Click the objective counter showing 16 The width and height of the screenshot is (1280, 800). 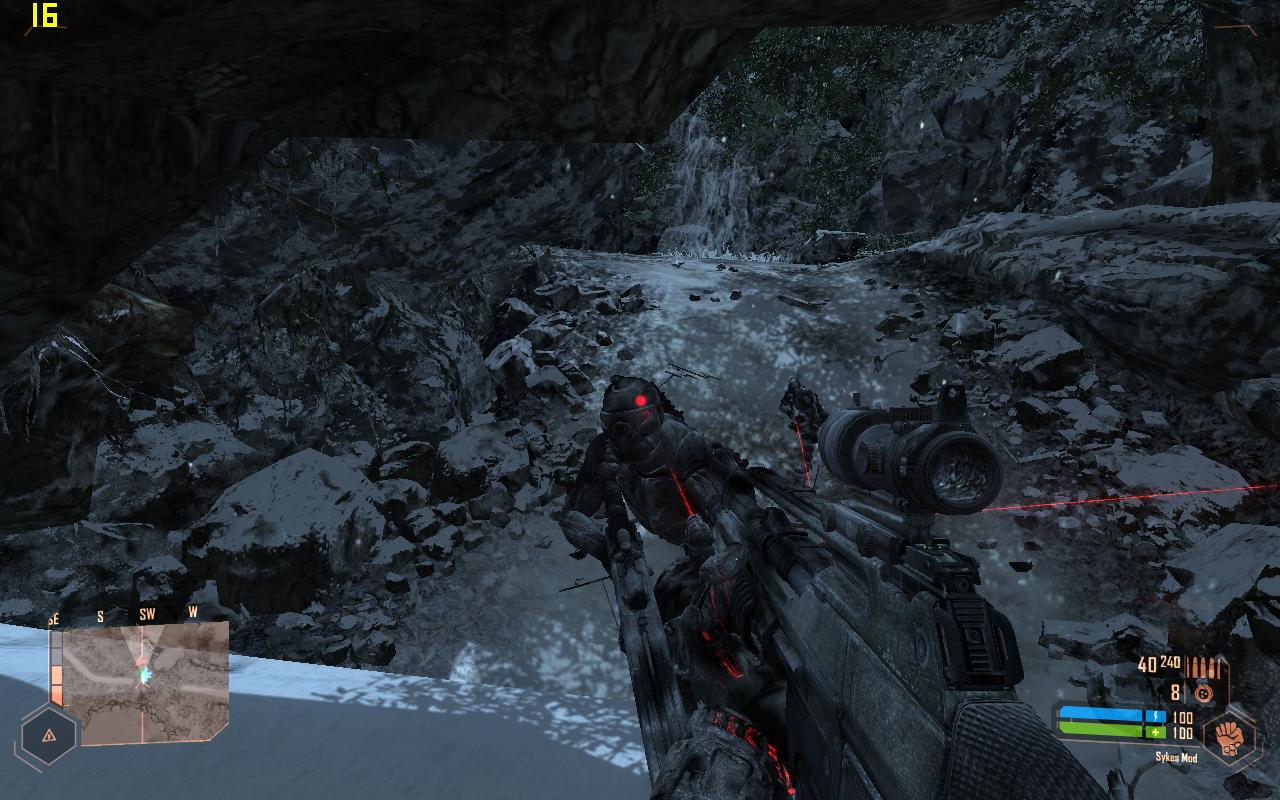tap(43, 17)
